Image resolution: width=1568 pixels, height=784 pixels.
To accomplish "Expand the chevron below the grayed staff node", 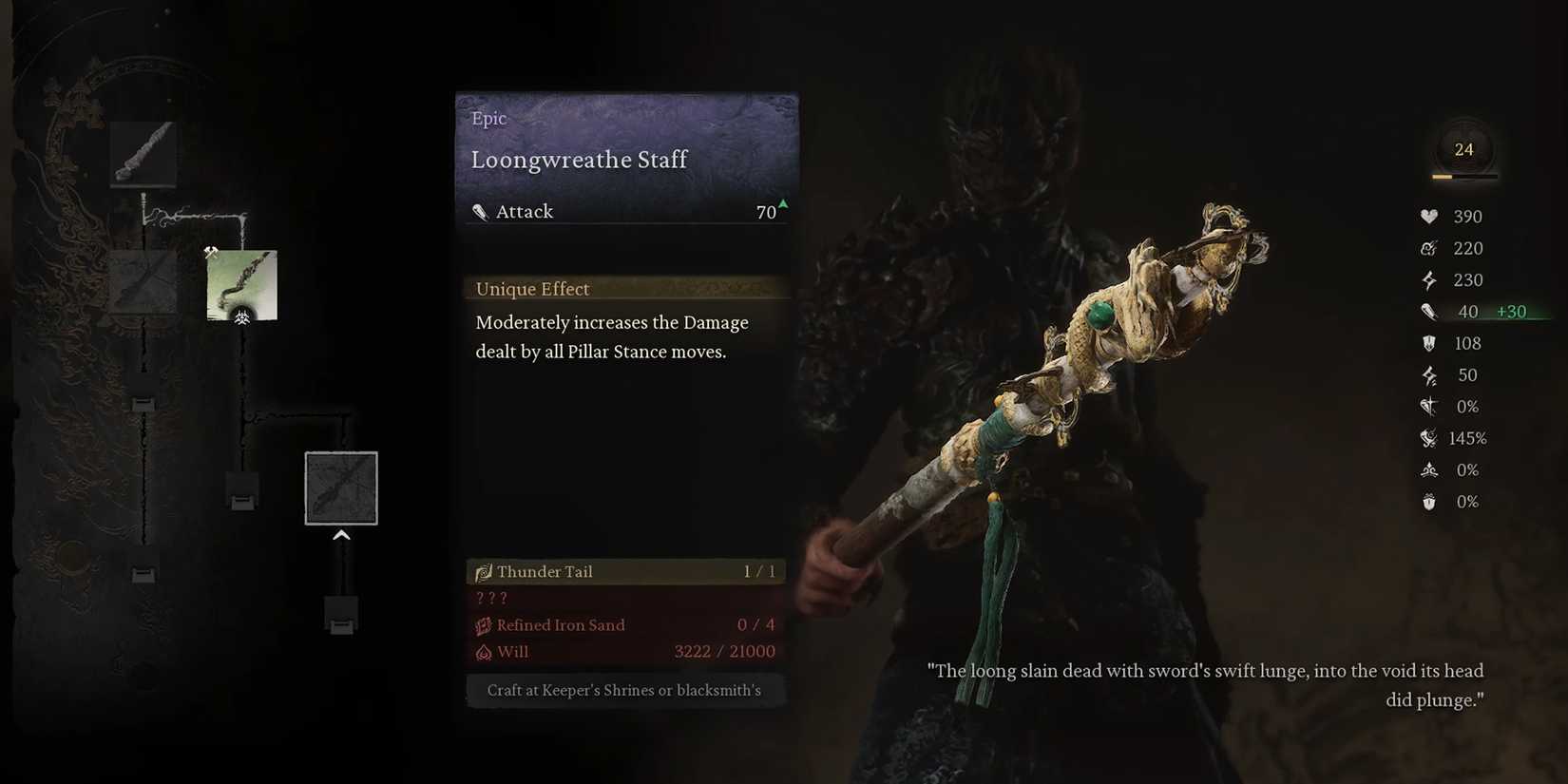I will tap(341, 534).
